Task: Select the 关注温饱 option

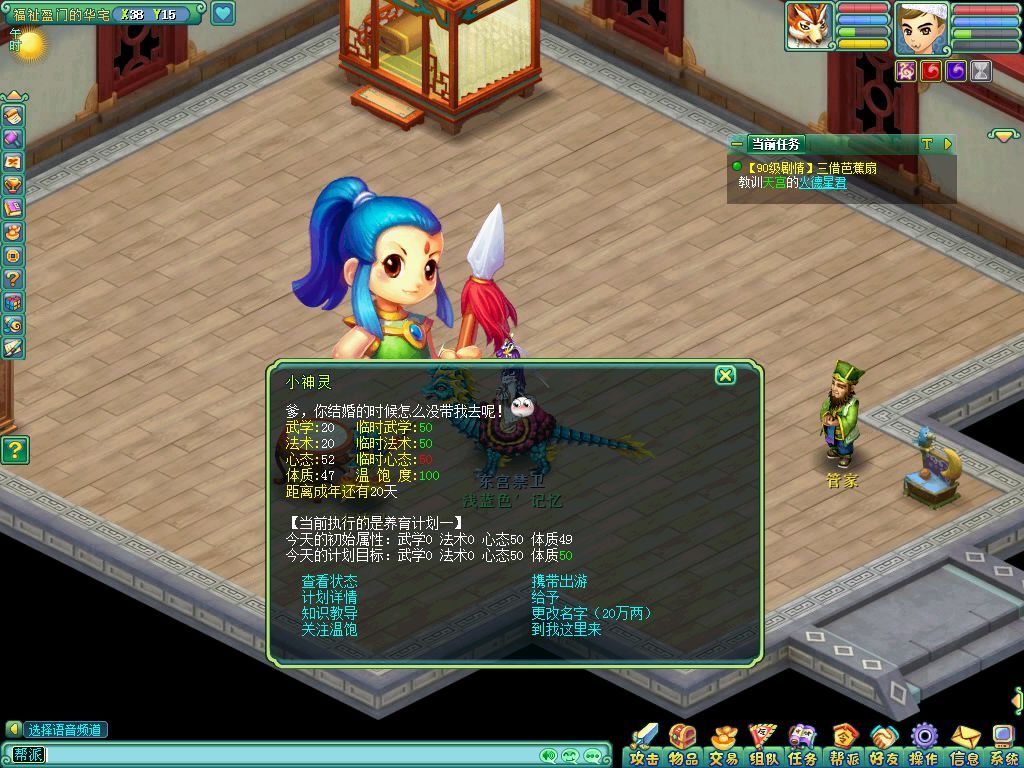Action: pos(329,629)
